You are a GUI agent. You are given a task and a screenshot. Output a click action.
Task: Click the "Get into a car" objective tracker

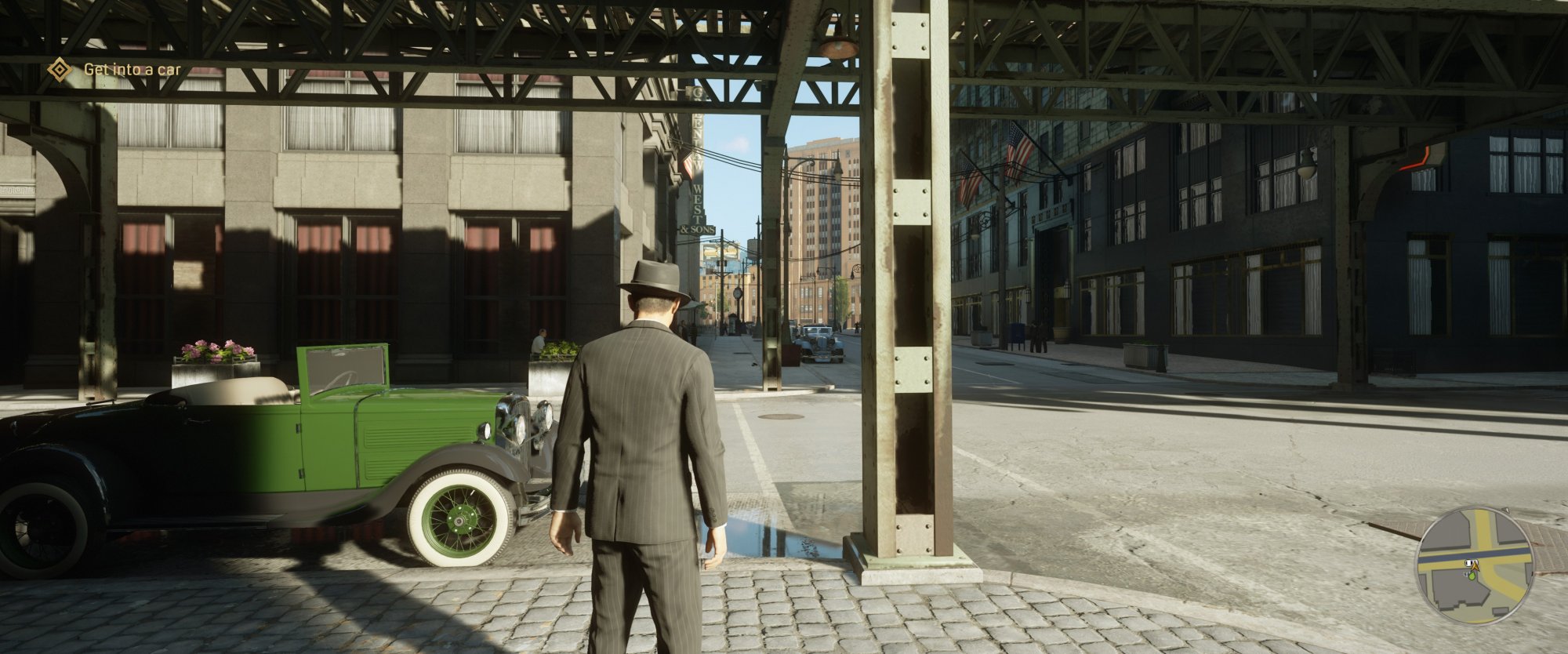[132, 70]
